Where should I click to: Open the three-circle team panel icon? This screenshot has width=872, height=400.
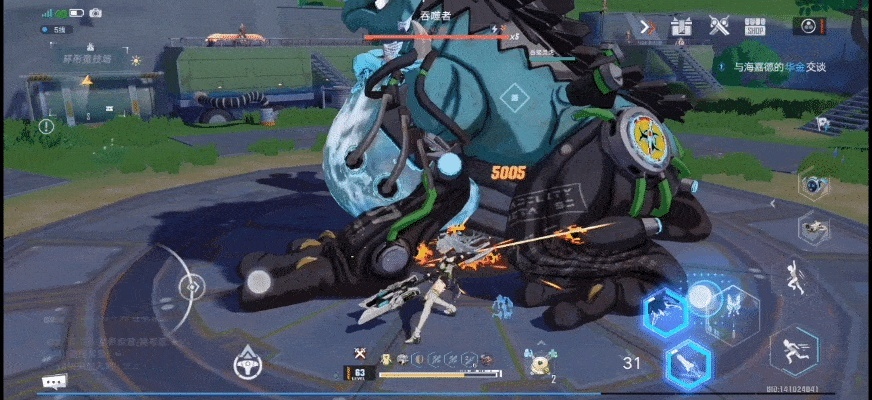(808, 25)
